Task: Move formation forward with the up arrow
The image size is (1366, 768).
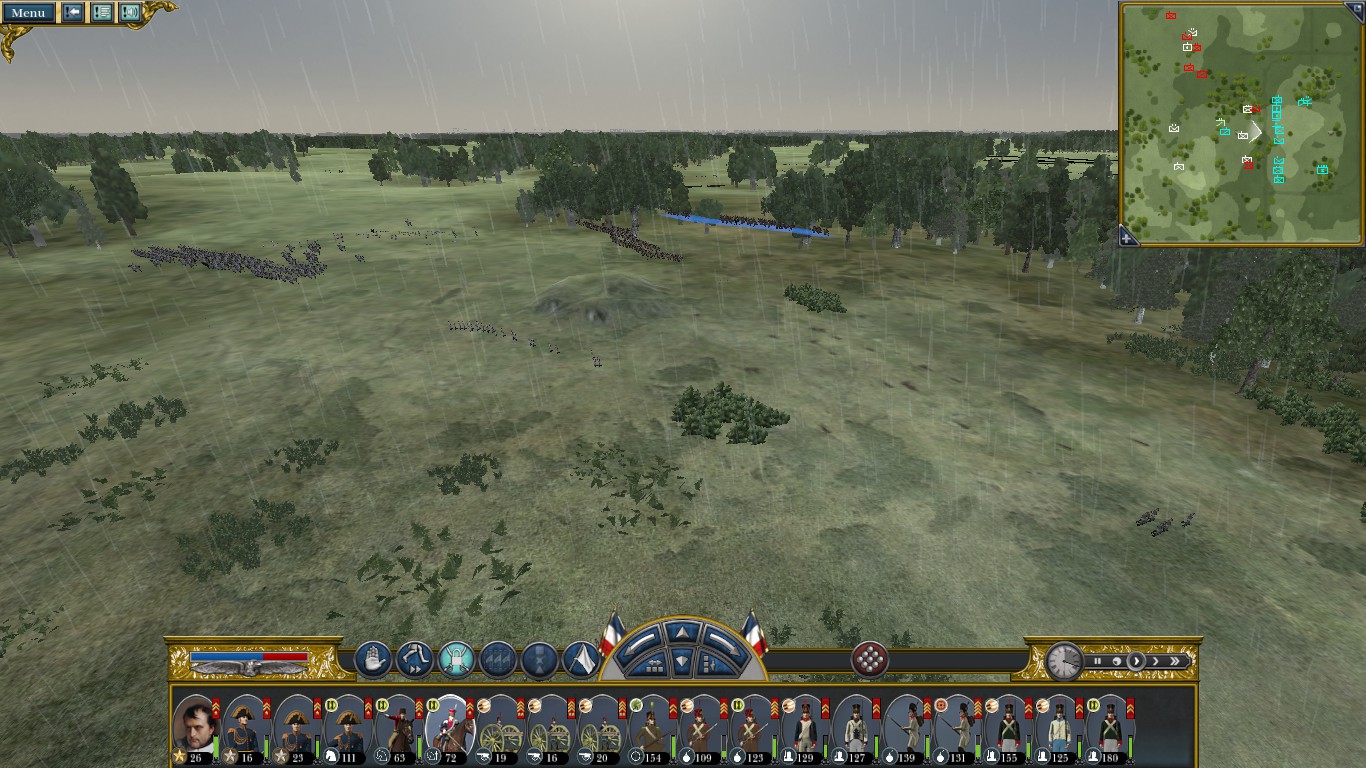Action: pos(680,632)
